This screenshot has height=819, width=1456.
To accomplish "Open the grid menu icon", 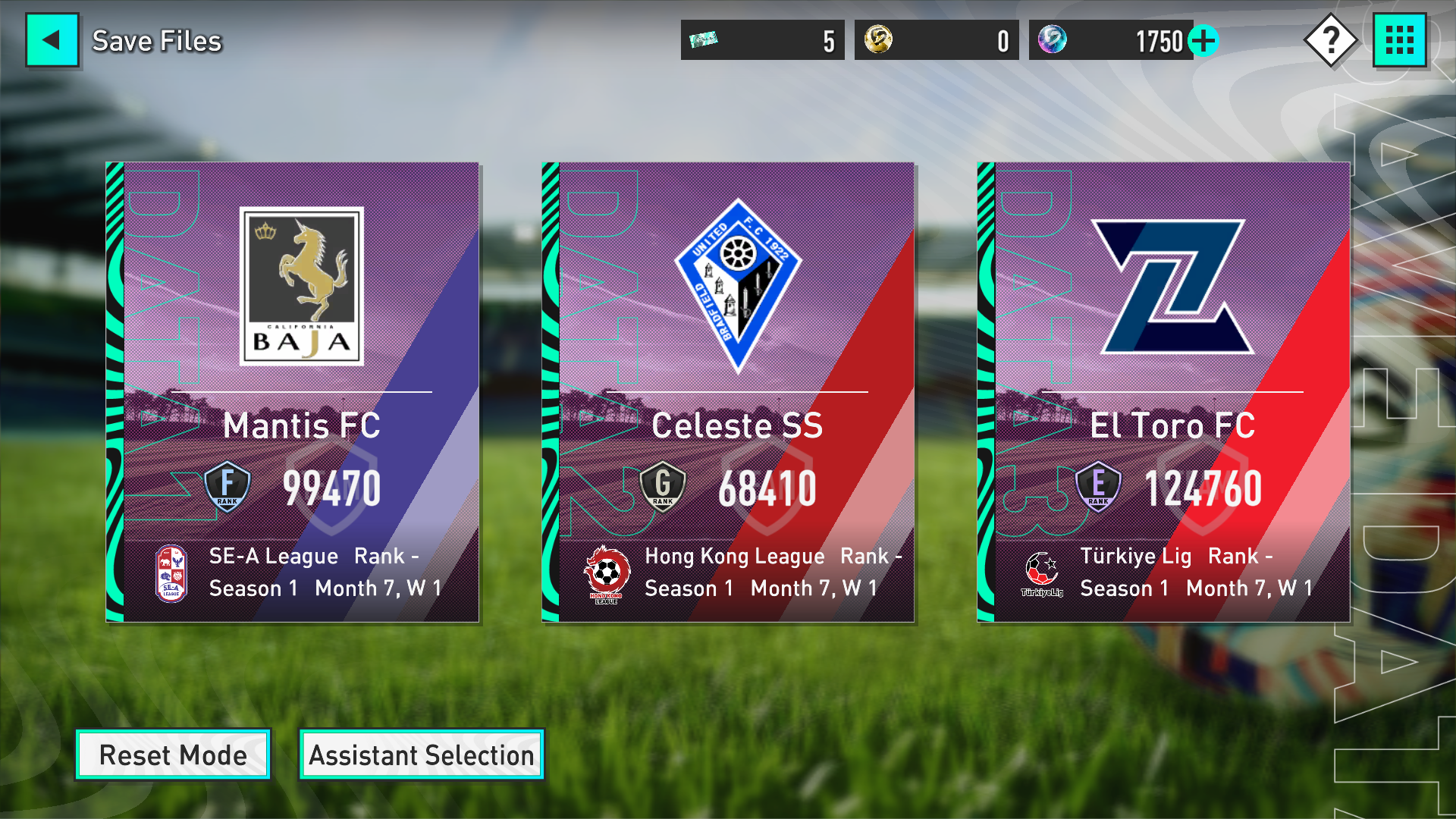I will tap(1400, 40).
